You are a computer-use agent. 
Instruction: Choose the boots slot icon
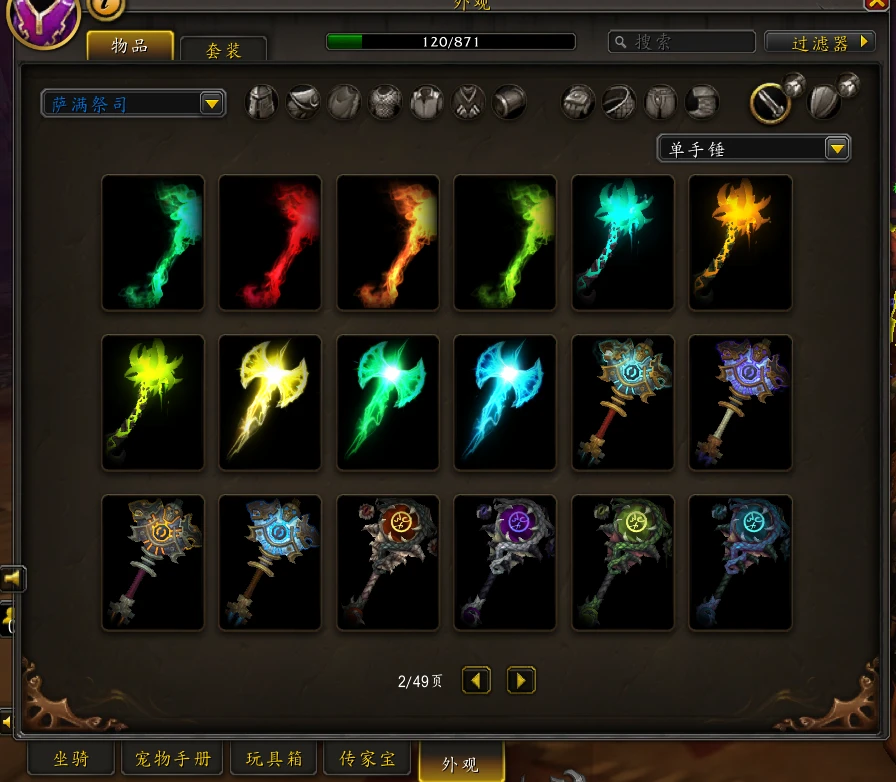702,102
